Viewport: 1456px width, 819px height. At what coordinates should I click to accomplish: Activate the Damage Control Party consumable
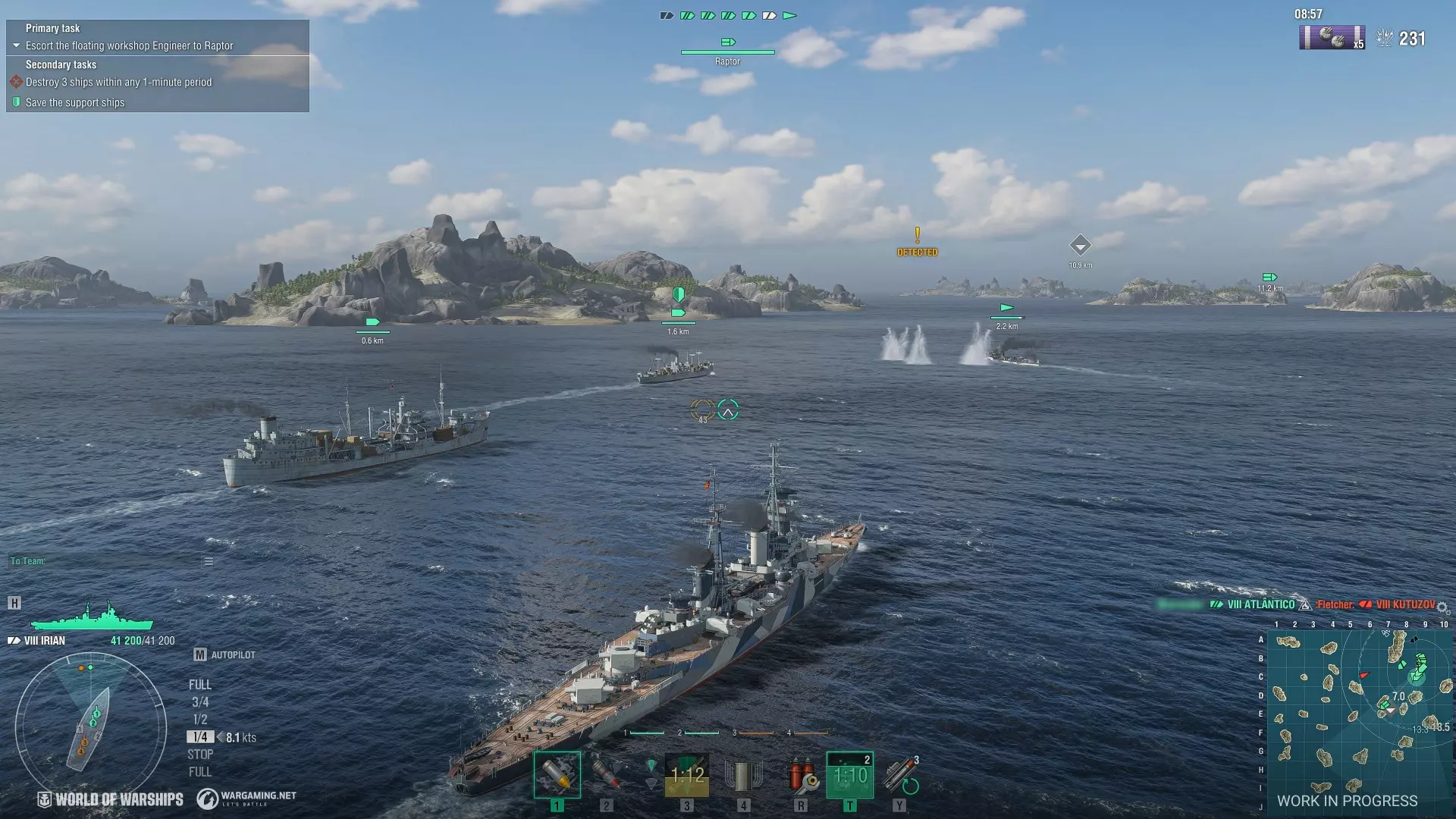pyautogui.click(x=801, y=775)
